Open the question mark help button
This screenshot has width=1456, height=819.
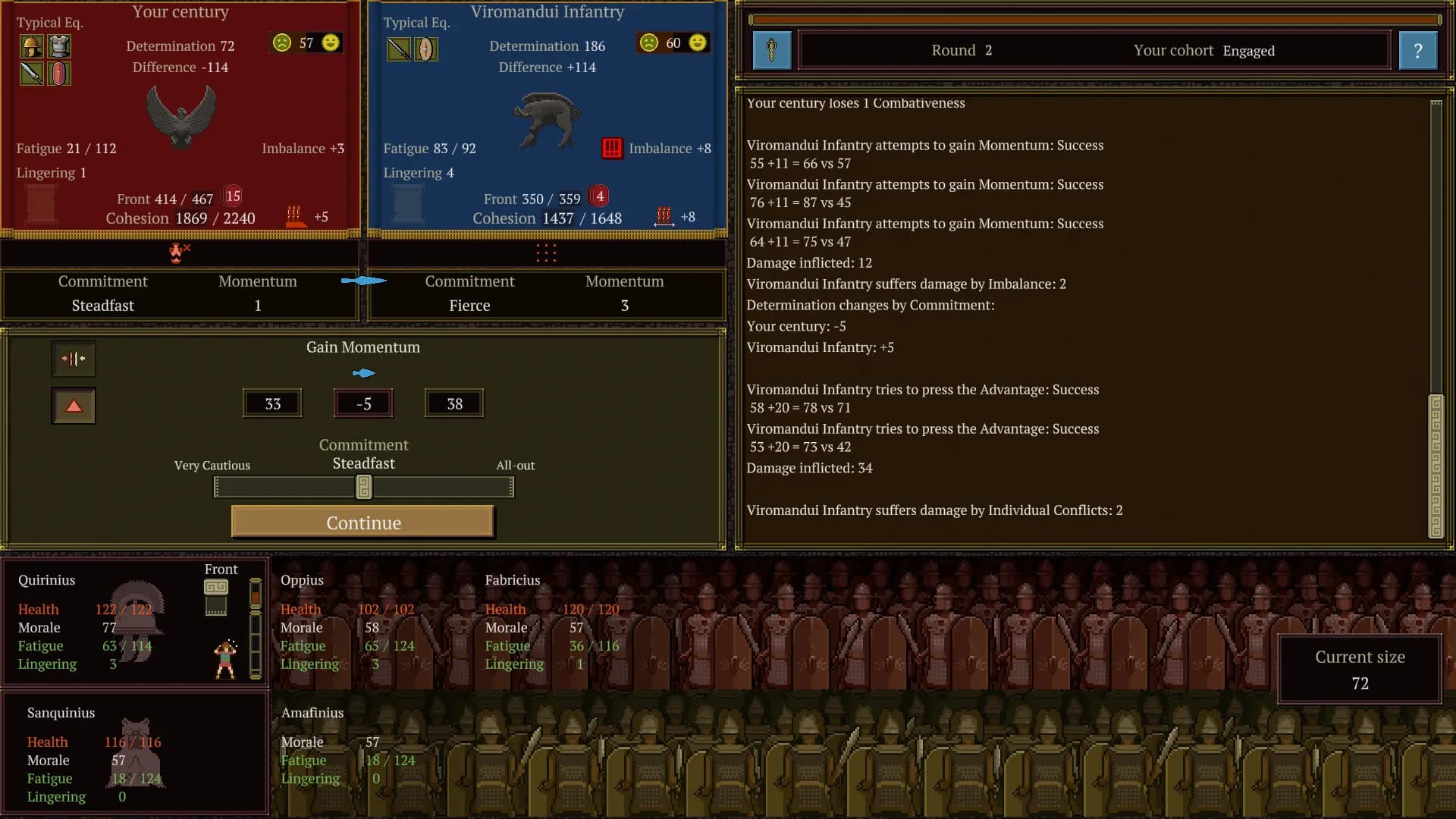click(1417, 51)
